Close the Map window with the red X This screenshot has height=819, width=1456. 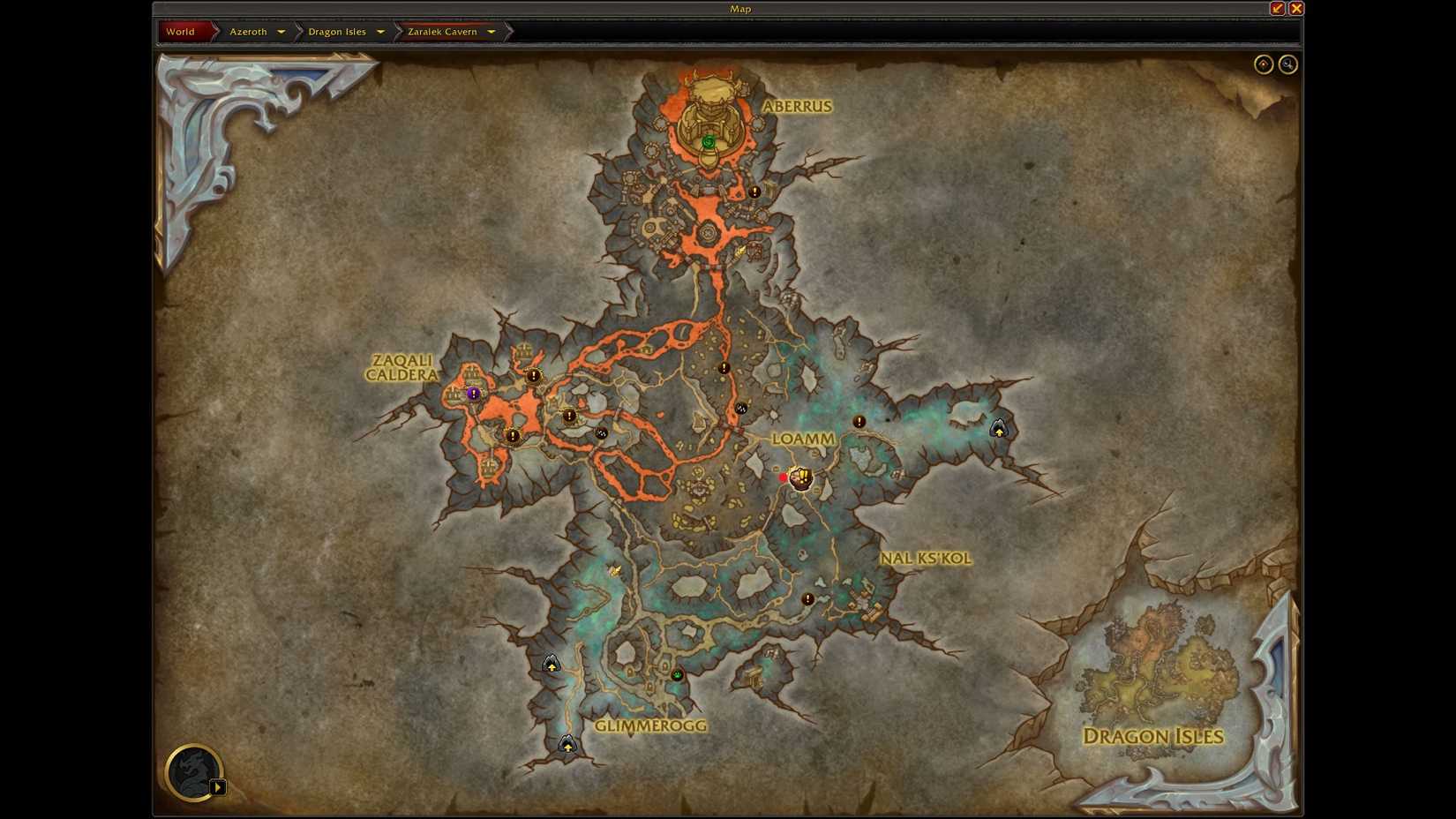tap(1296, 8)
